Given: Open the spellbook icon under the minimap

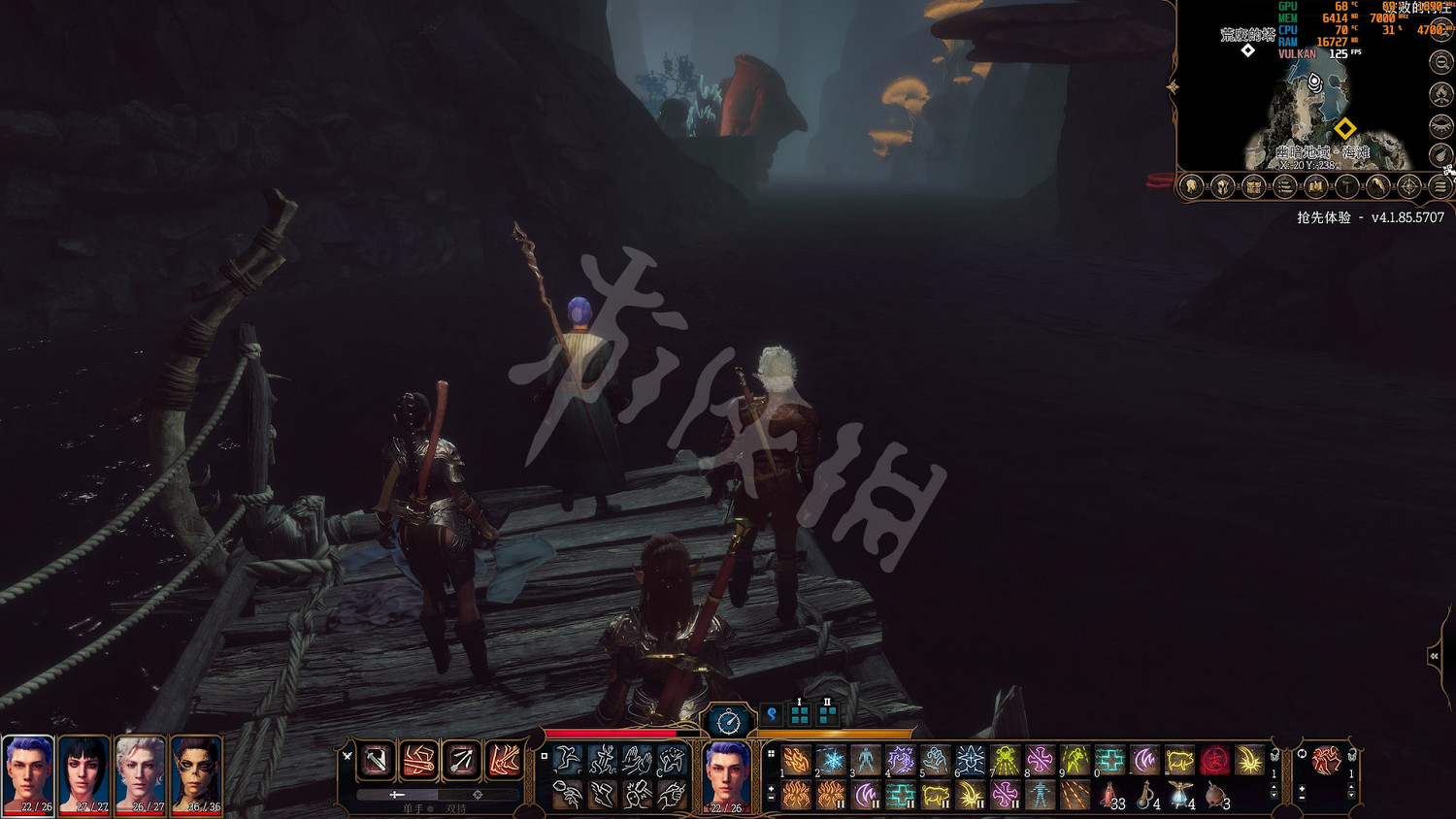Looking at the screenshot, I should click(x=1313, y=189).
